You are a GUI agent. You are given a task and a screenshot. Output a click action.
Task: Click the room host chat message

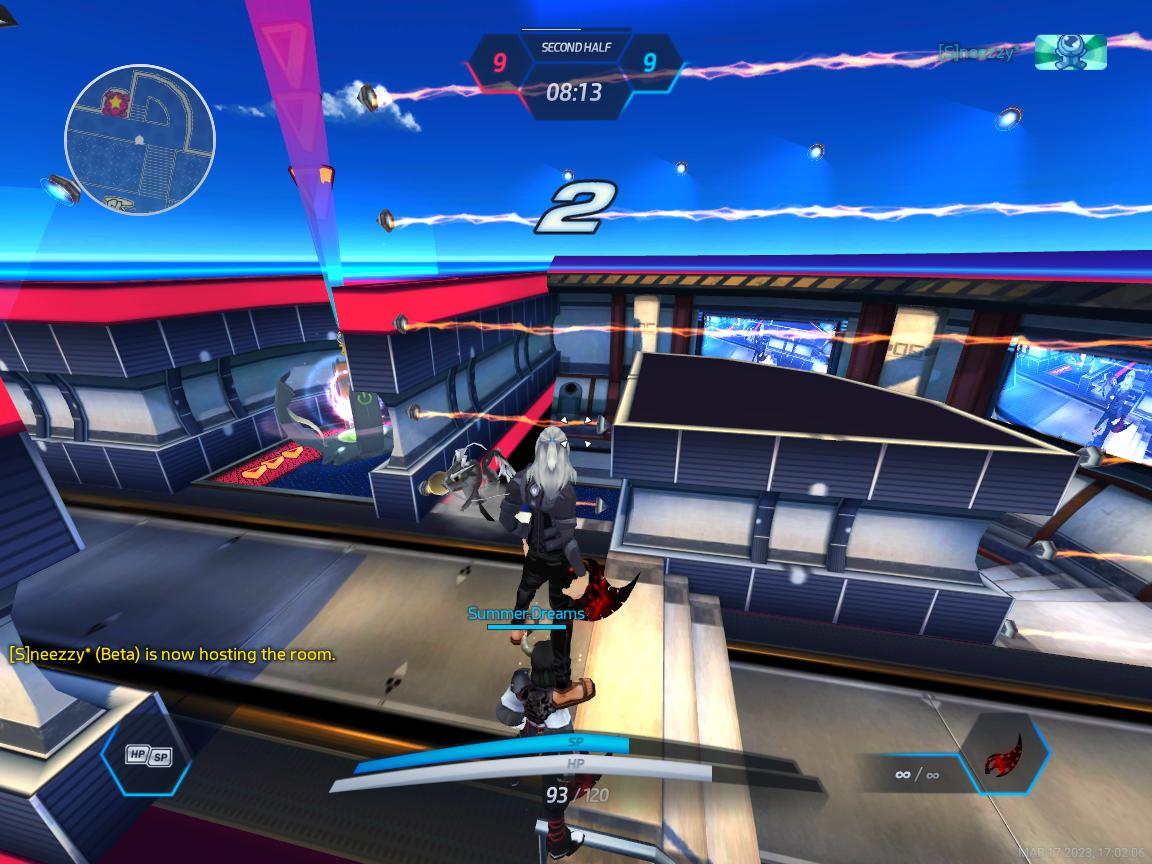(172, 655)
